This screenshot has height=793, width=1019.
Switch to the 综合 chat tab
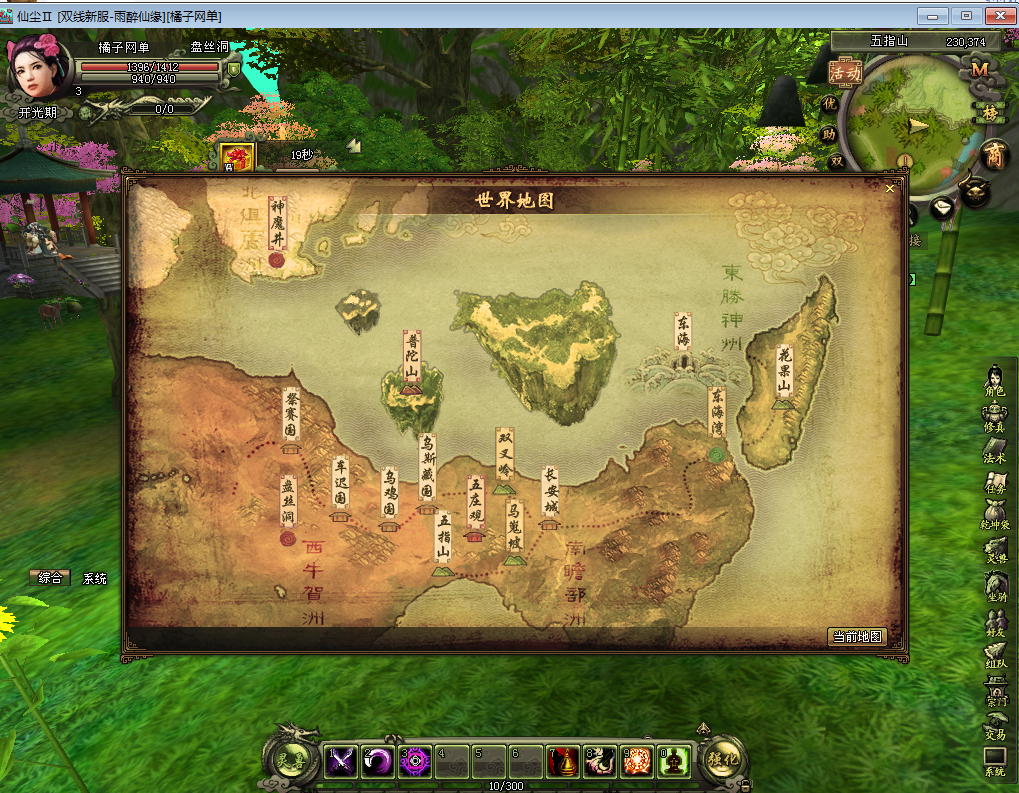pos(50,578)
